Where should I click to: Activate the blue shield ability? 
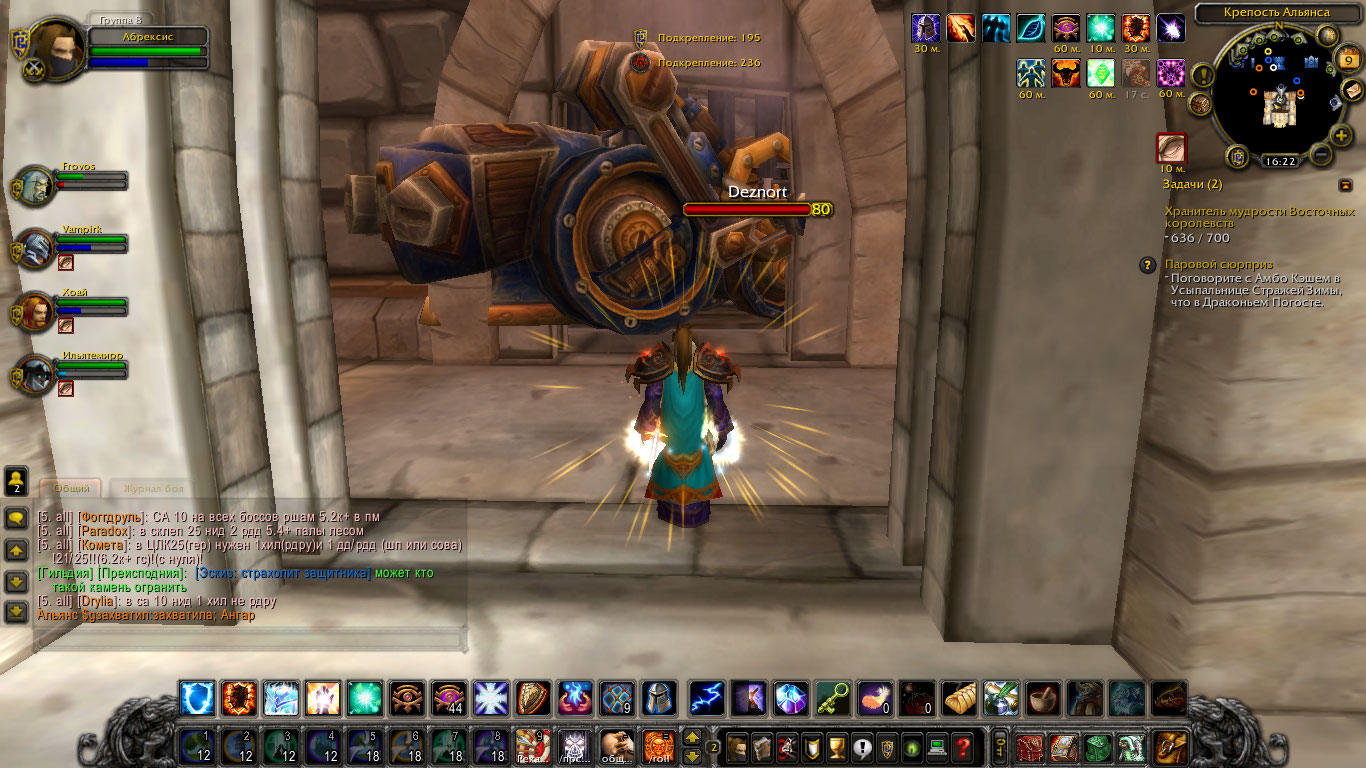click(198, 698)
